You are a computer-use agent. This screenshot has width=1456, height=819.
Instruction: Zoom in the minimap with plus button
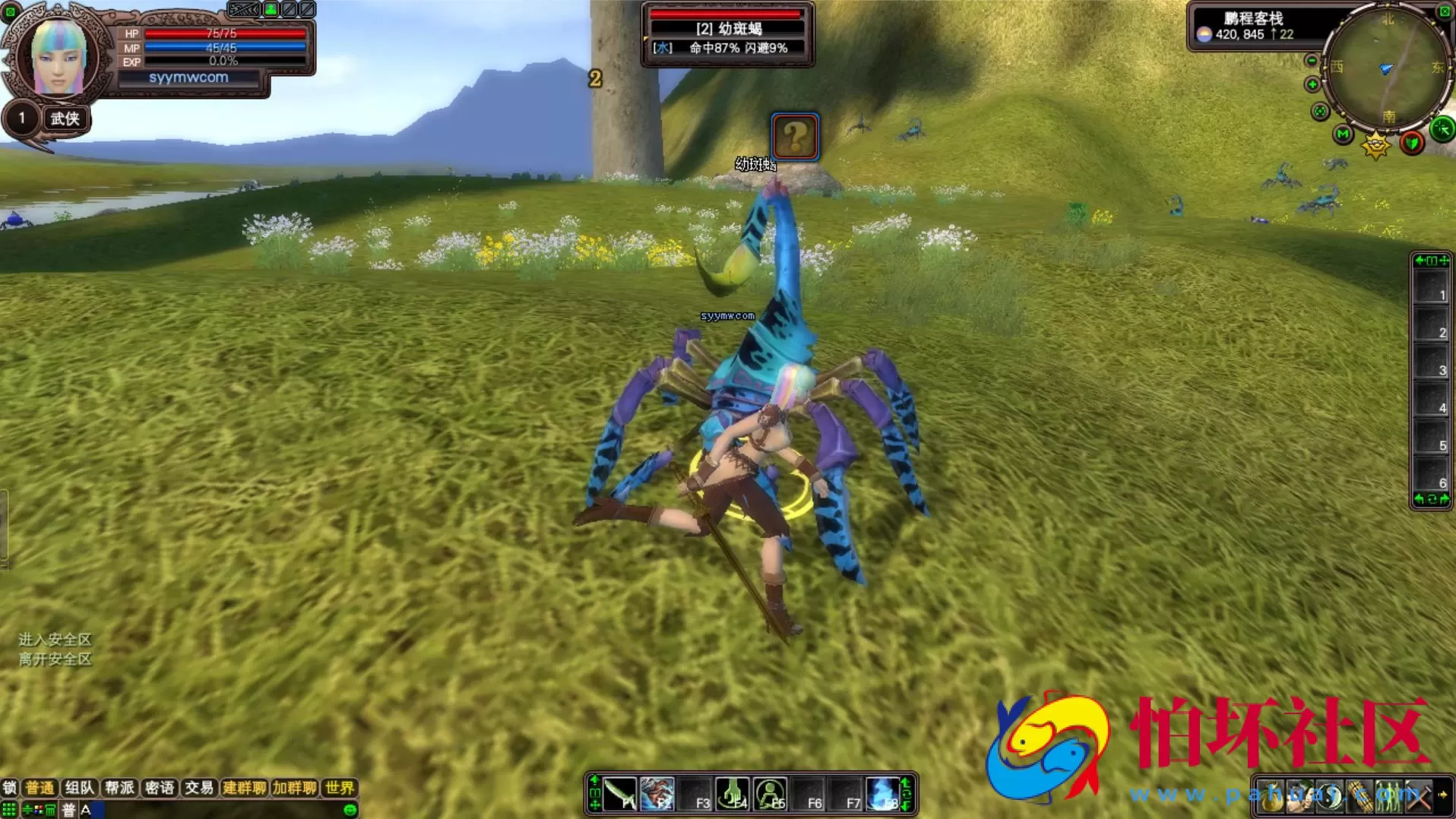pyautogui.click(x=1312, y=84)
